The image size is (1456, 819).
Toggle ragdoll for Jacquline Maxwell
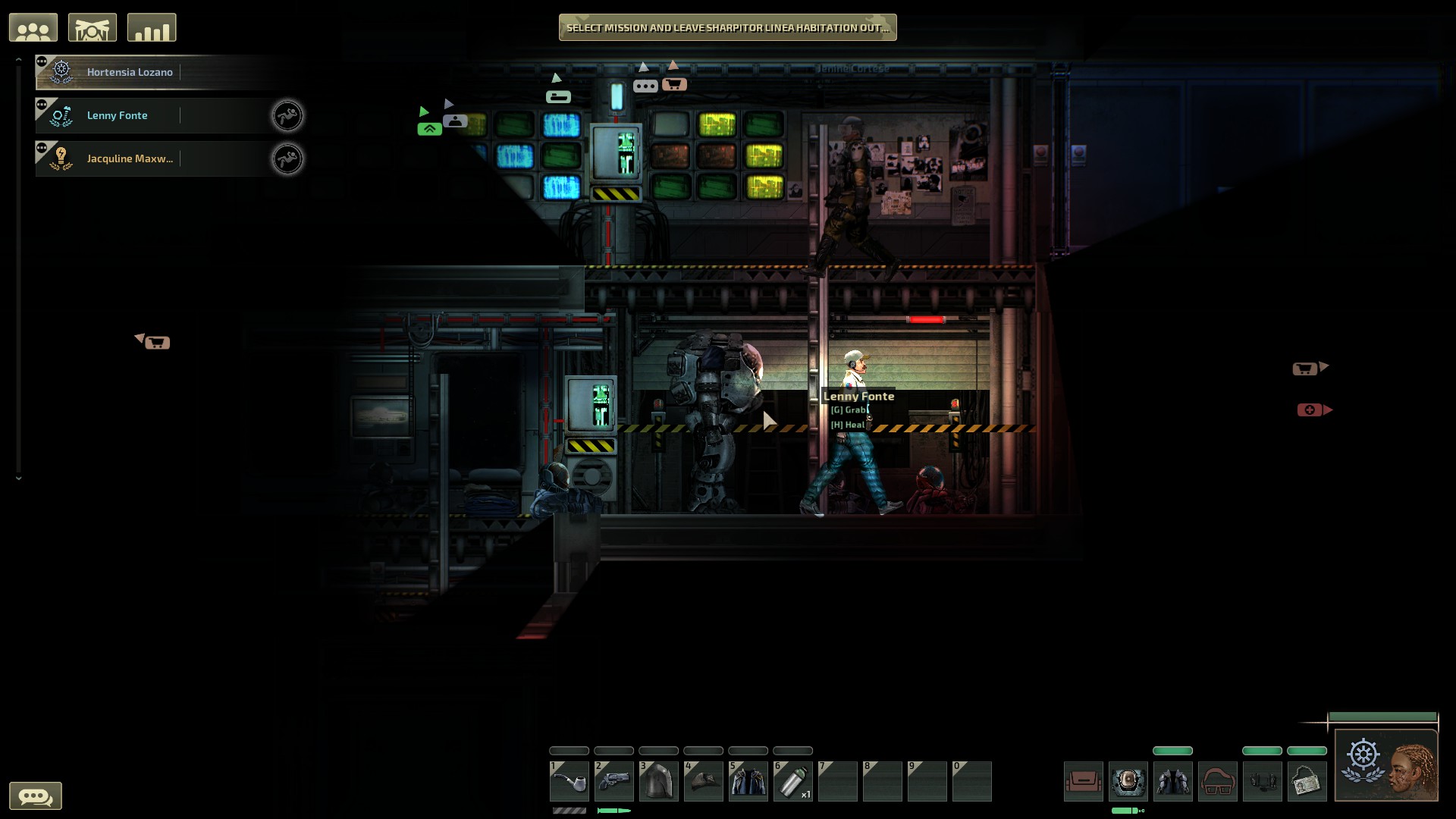coord(288,158)
